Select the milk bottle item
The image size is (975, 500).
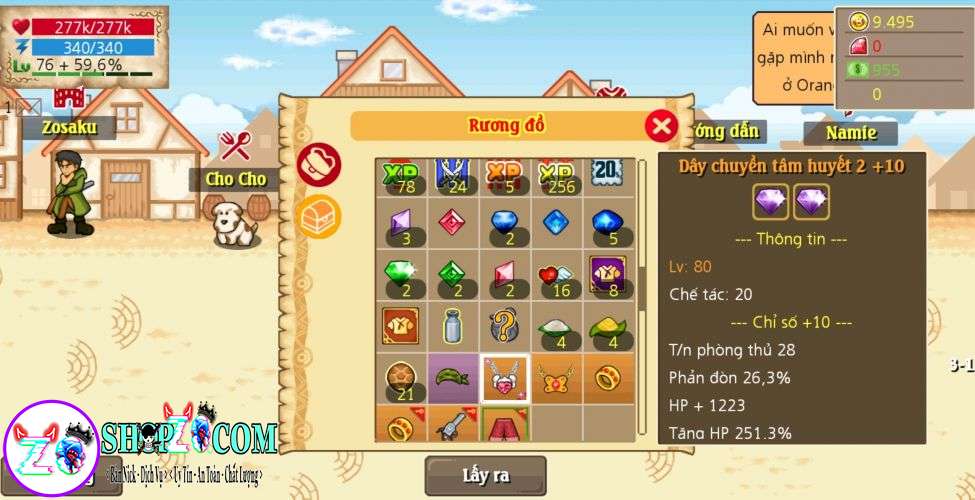coord(453,325)
